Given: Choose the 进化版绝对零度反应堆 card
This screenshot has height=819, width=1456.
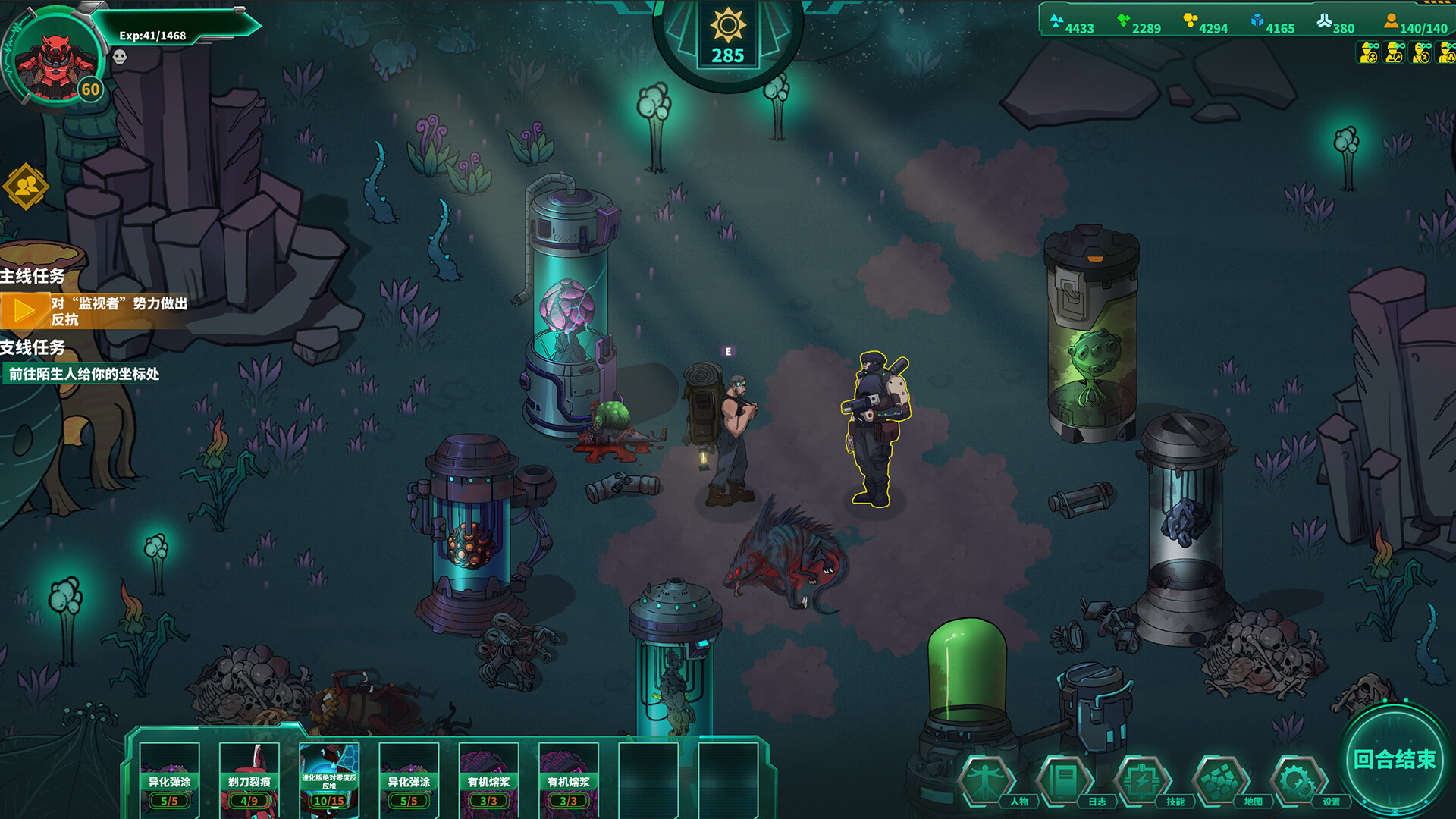Looking at the screenshot, I should tap(329, 778).
